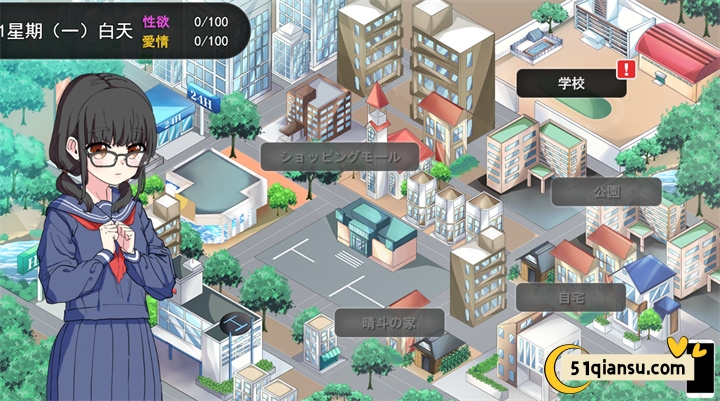Visit 晴斗の家 on the map
This screenshot has height=401, width=720.
(x=388, y=322)
